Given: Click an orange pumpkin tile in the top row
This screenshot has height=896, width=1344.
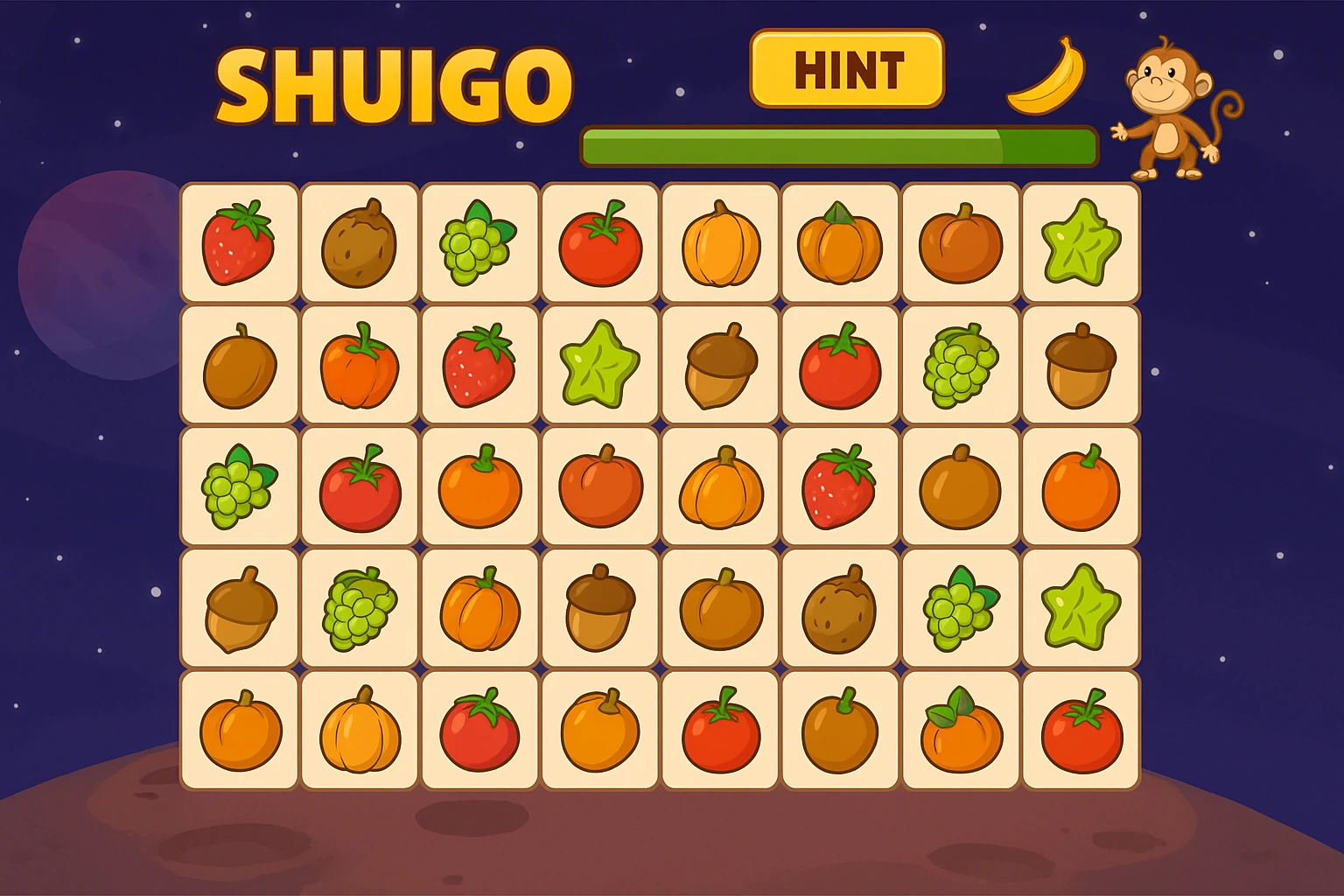Looking at the screenshot, I should pos(719,243).
